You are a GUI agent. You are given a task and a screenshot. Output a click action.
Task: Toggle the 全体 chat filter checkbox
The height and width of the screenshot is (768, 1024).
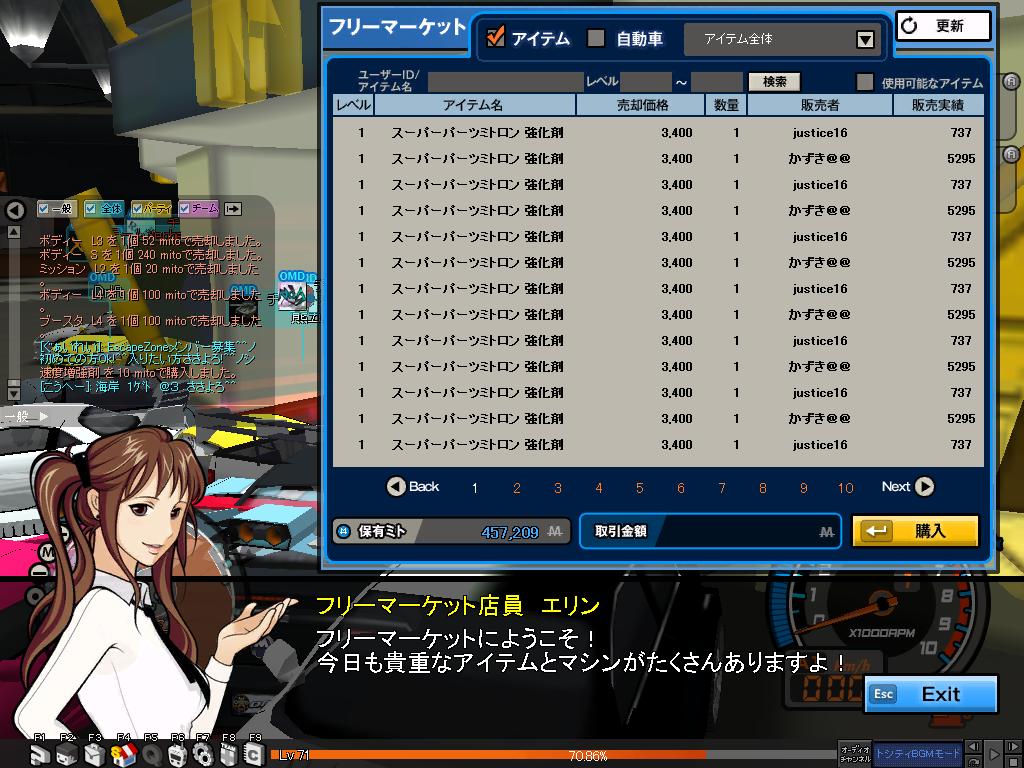[x=91, y=208]
